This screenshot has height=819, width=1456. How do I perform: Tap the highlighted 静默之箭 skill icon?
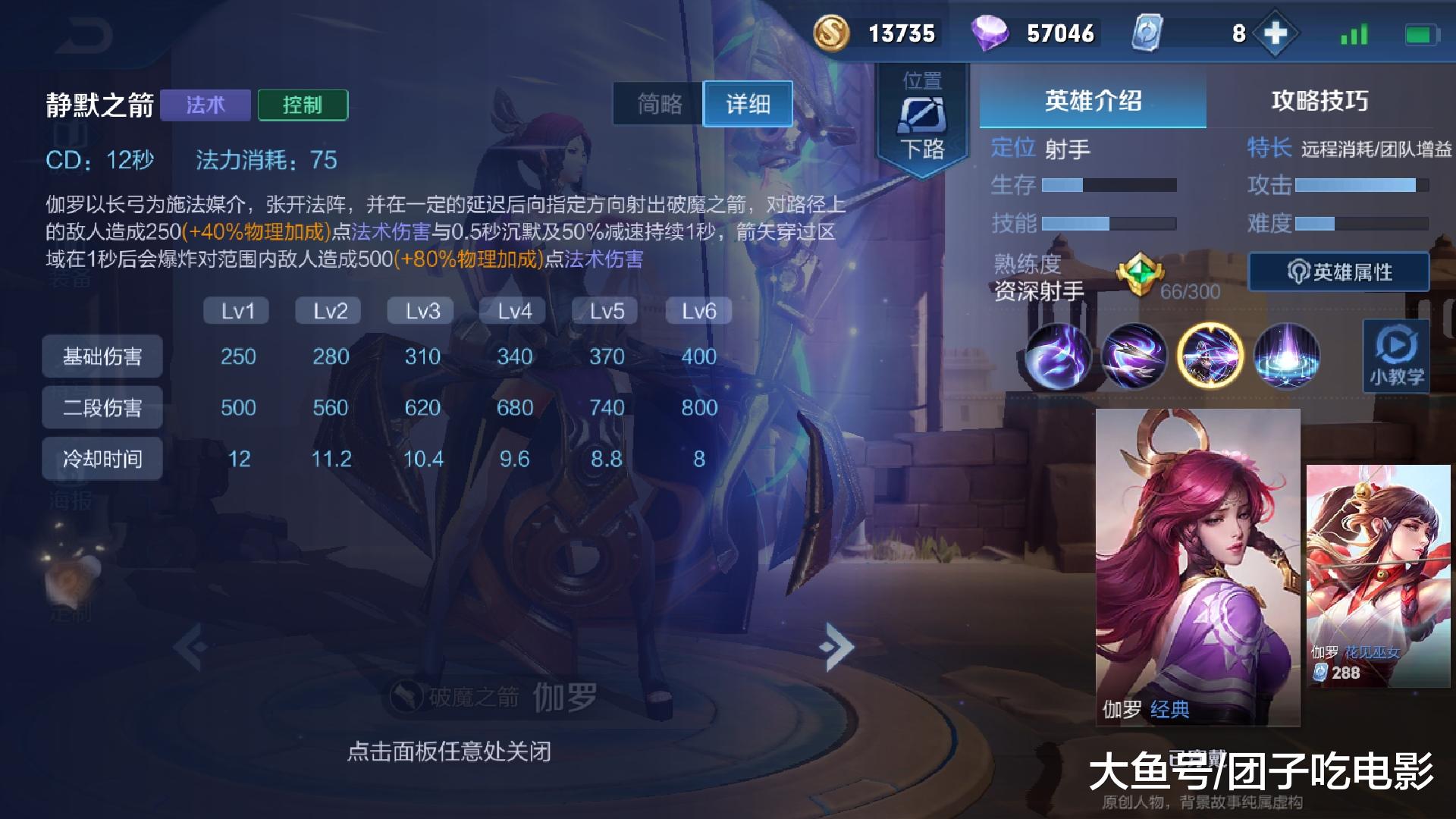pos(1211,356)
